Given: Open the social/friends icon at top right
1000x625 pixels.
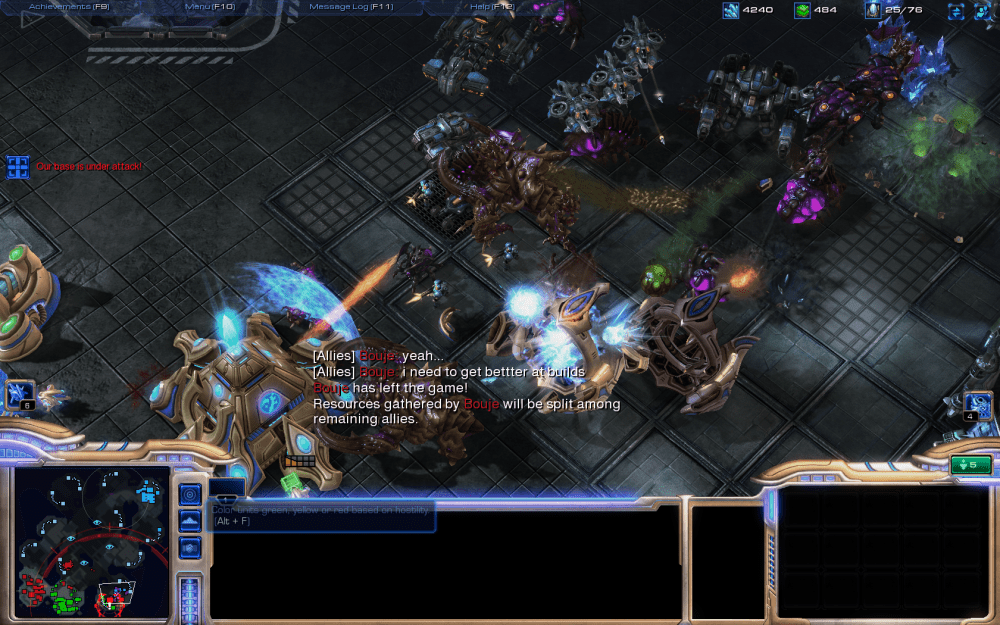Looking at the screenshot, I should pos(983,11).
